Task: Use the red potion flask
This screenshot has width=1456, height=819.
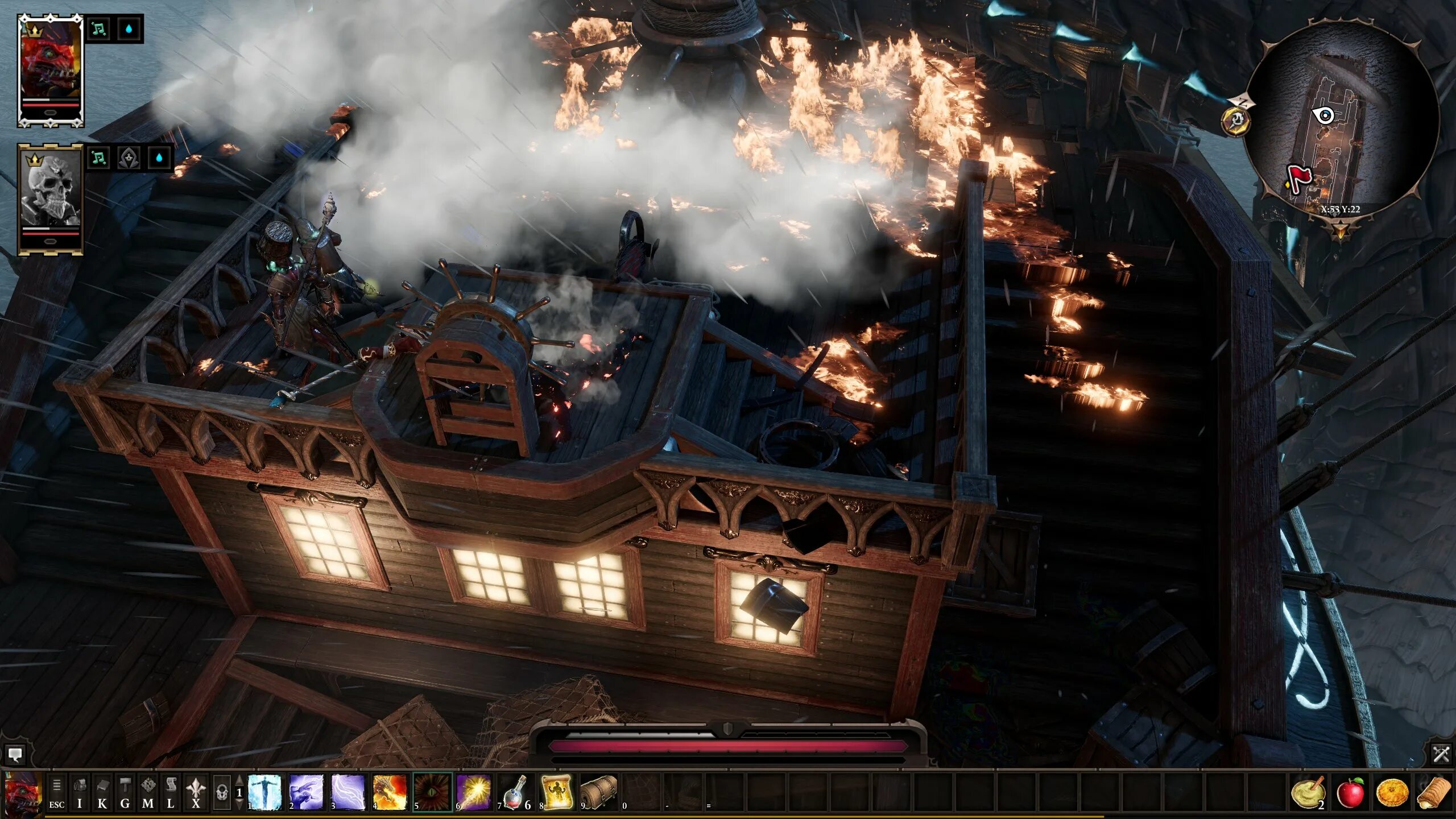Action: 515,792
